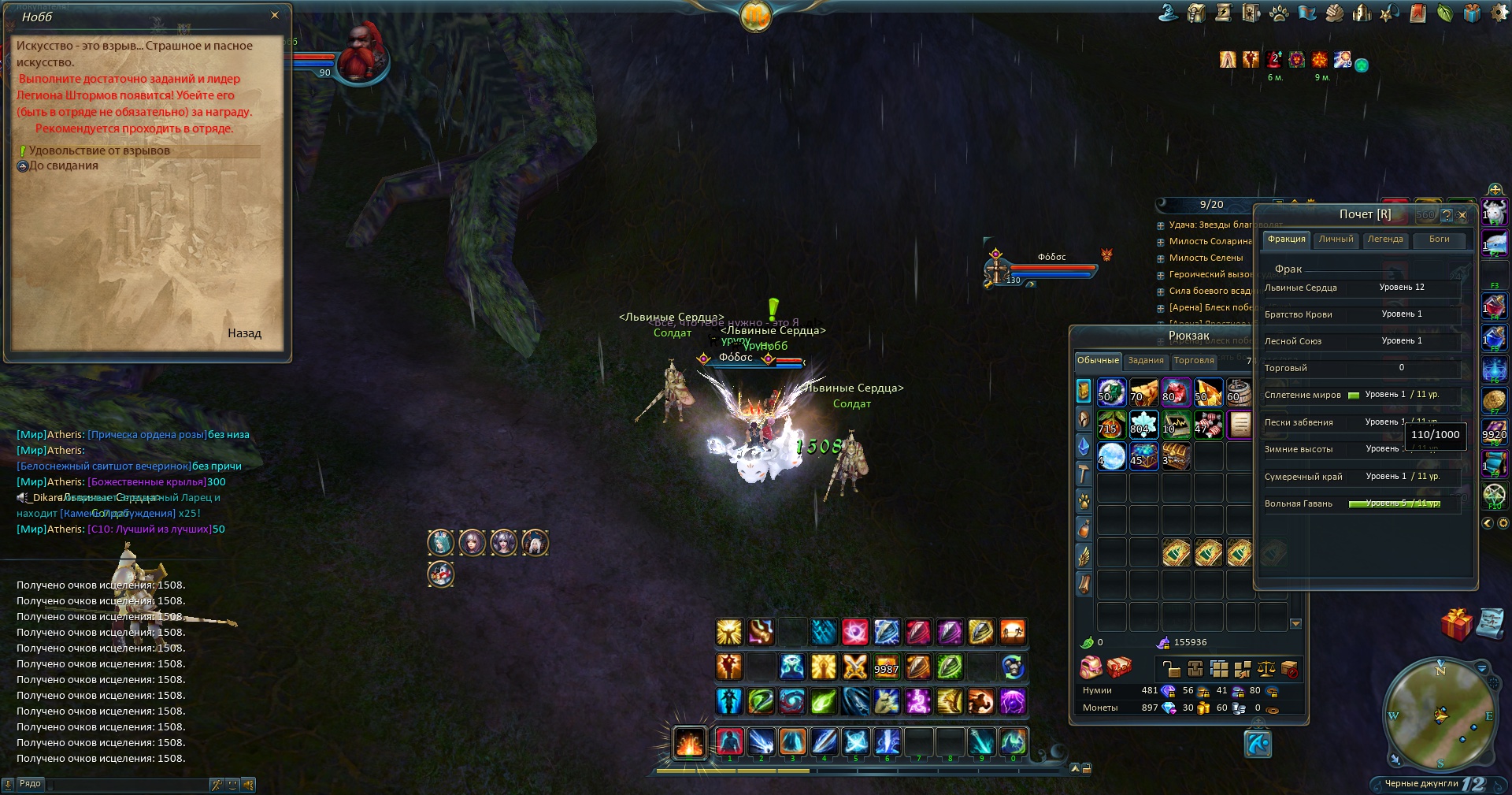Screen dimensions: 1512x795
Task: Switch to the "Личный" honor tab
Action: pyautogui.click(x=1336, y=240)
